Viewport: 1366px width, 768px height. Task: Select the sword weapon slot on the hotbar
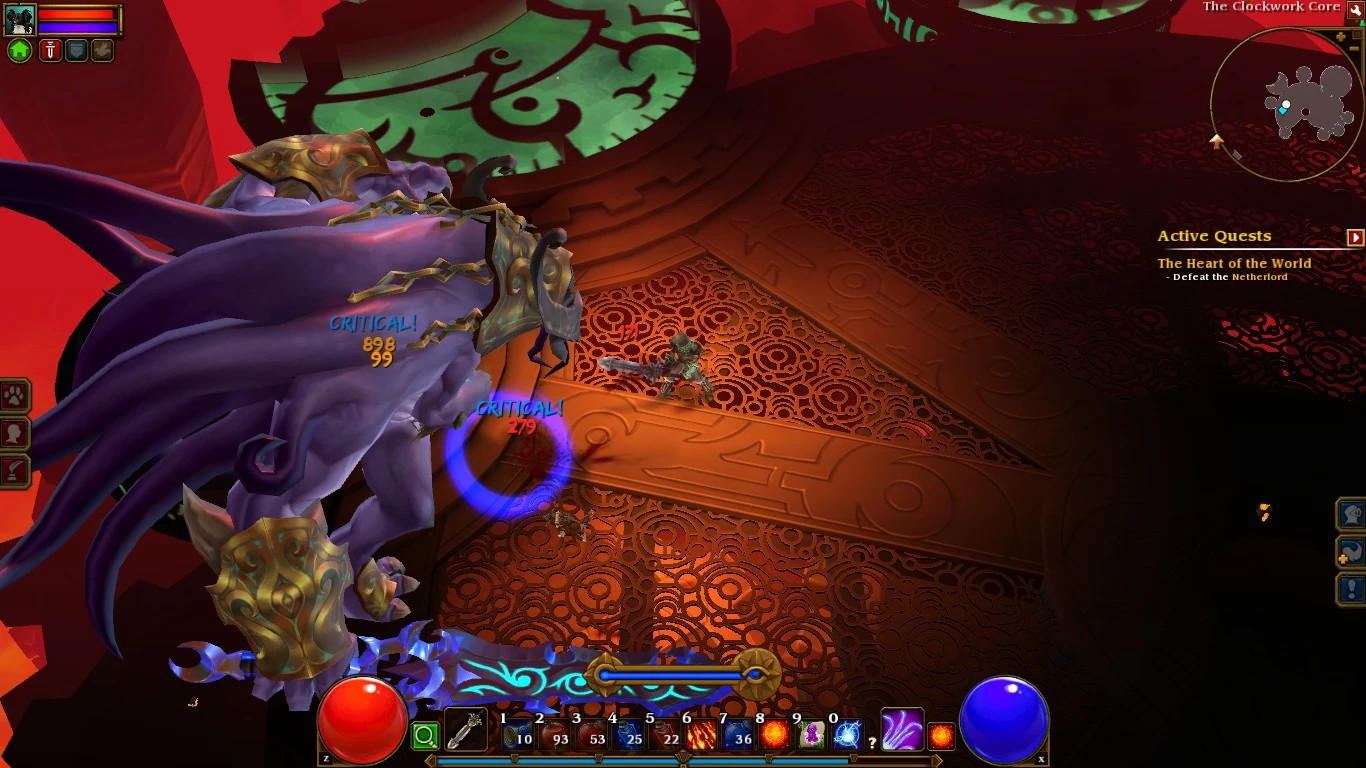pos(466,730)
